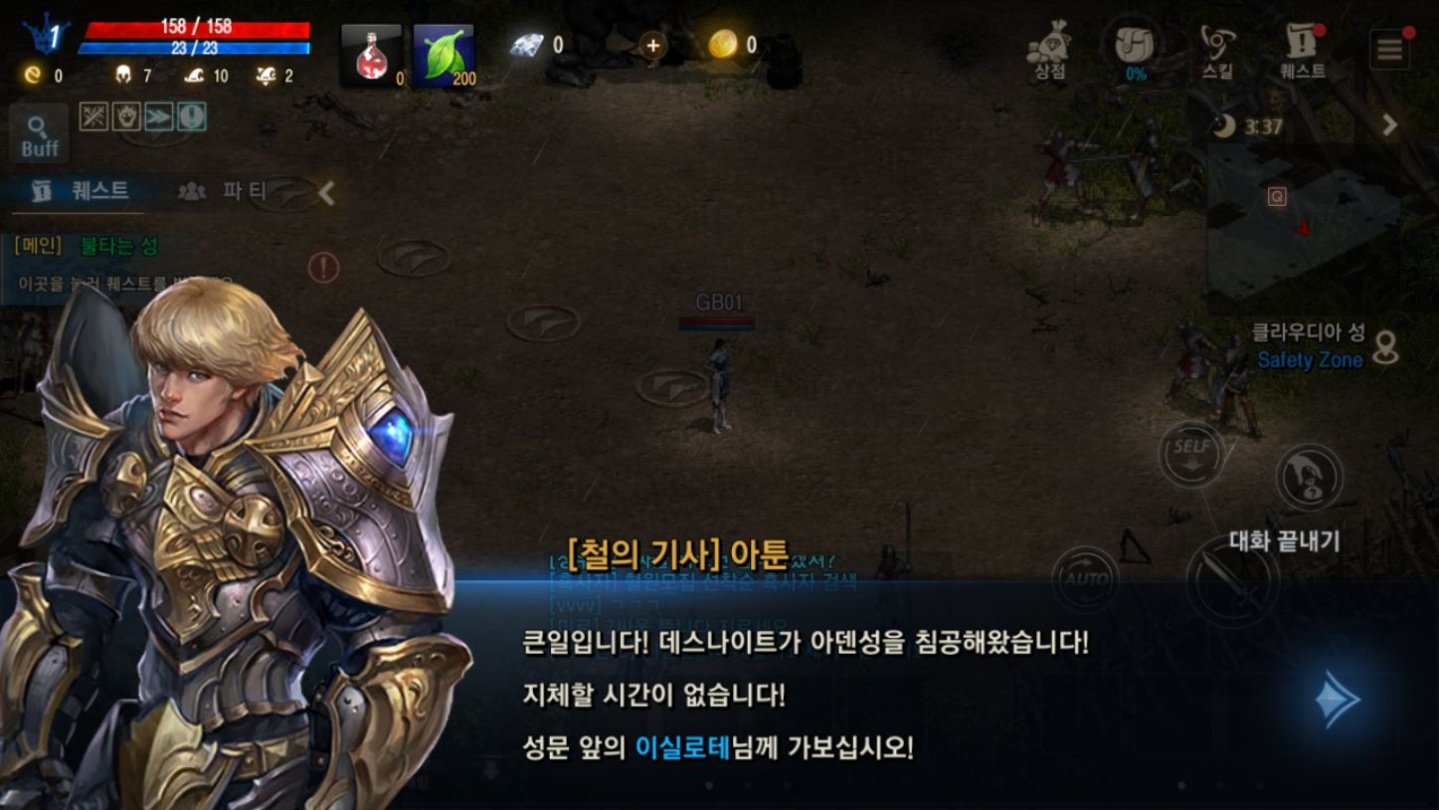
Task: Open the 스킬 (skill) panel
Action: (x=1216, y=44)
